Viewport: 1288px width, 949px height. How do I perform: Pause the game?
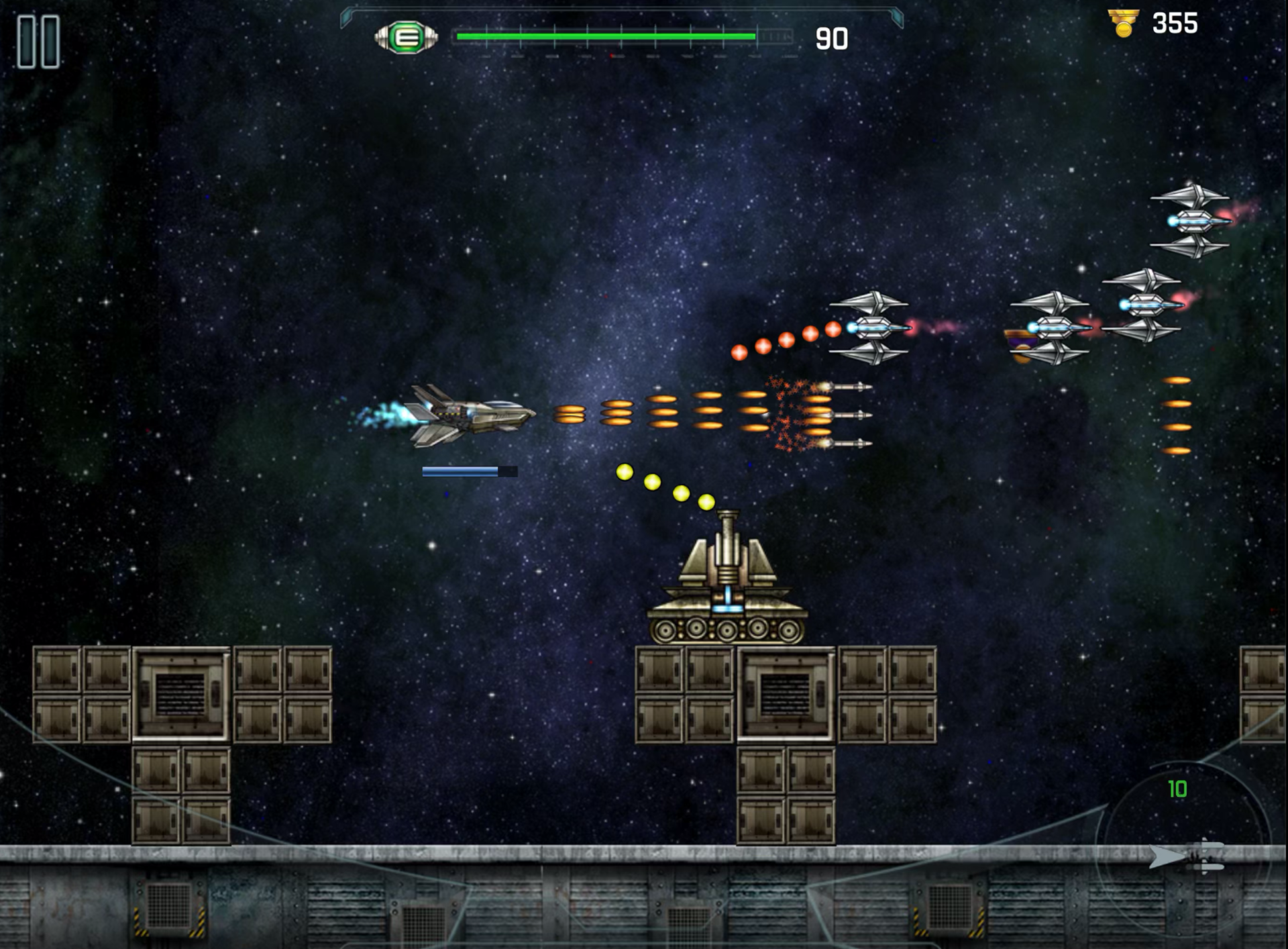[38, 42]
